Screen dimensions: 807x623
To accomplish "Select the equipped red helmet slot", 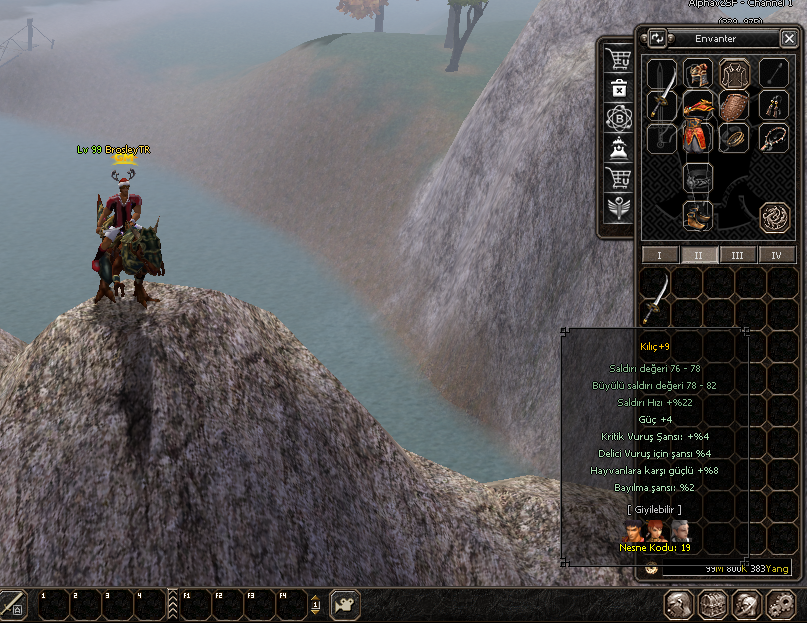I will pyautogui.click(x=696, y=73).
